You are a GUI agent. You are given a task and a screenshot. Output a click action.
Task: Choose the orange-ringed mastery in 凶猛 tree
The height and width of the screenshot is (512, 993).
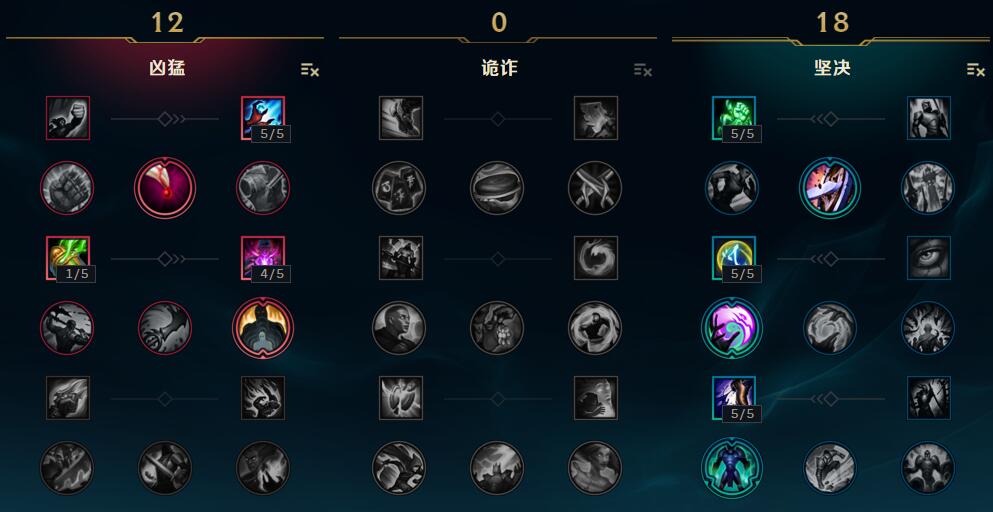click(x=263, y=328)
